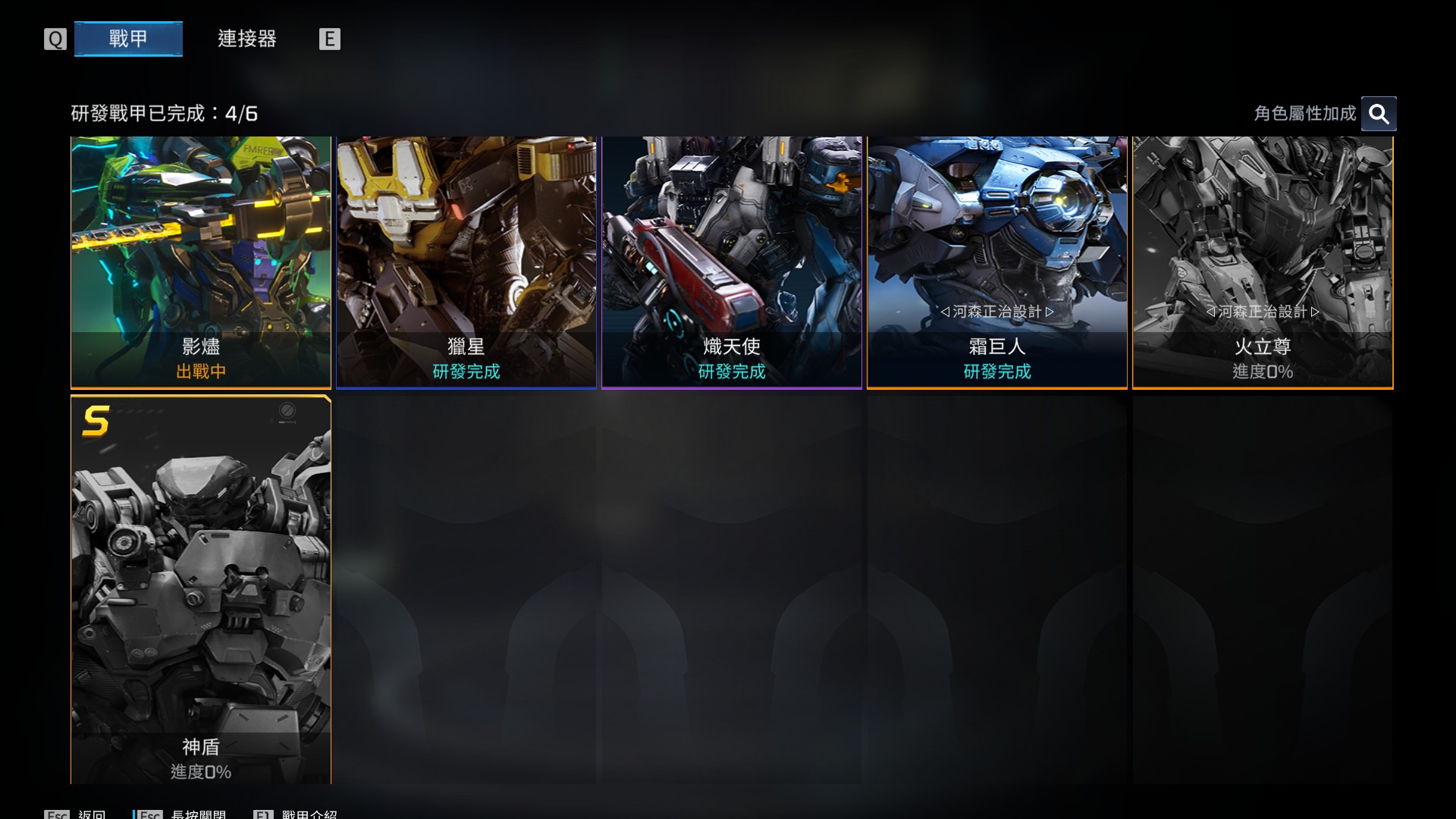Select the 影燼 mech card
Screen dimensions: 1456x819
(201, 262)
